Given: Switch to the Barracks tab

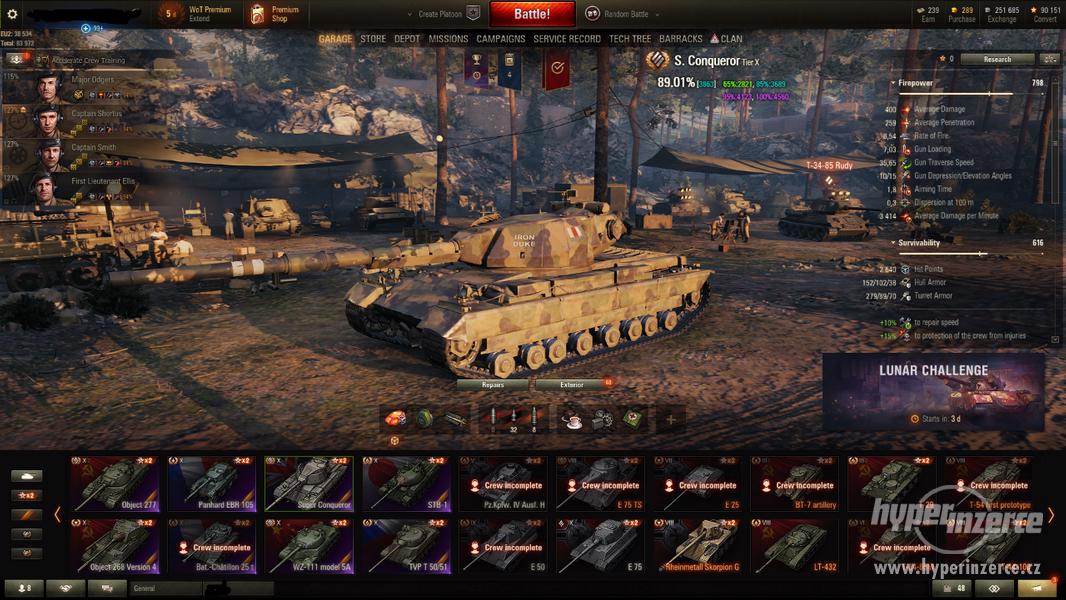Looking at the screenshot, I should (x=681, y=39).
